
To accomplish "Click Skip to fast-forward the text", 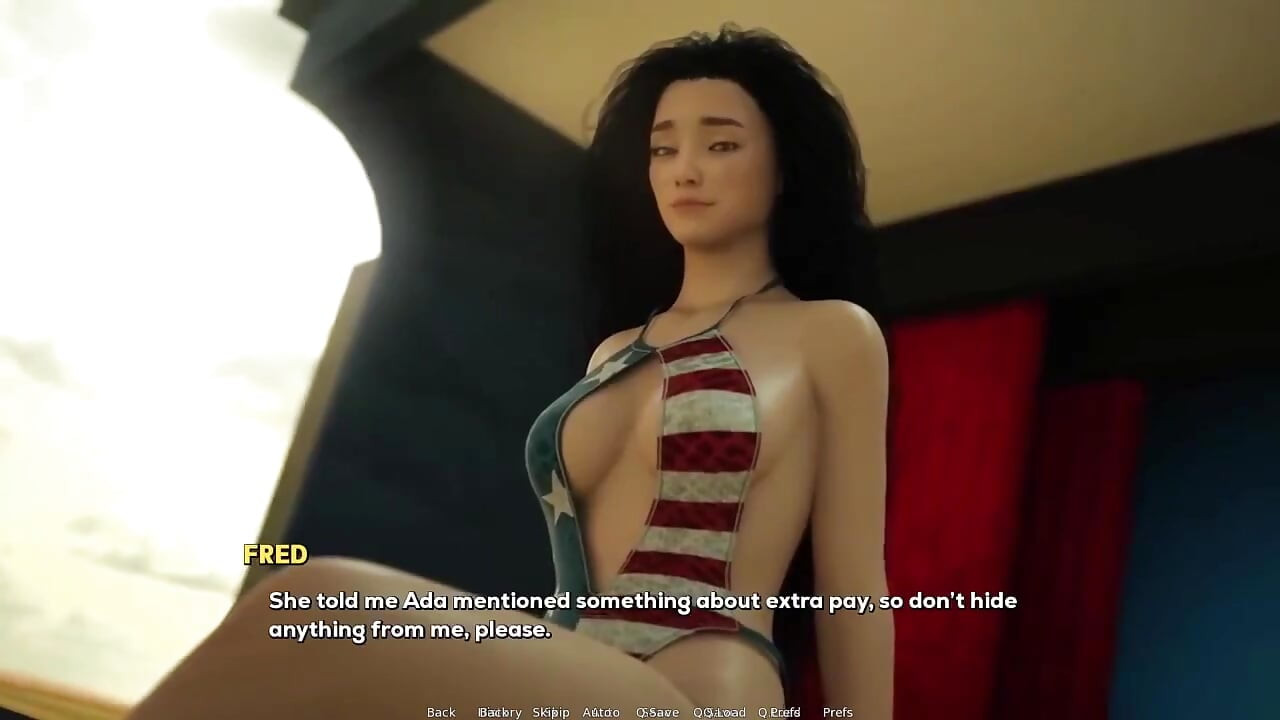I will [x=554, y=712].
